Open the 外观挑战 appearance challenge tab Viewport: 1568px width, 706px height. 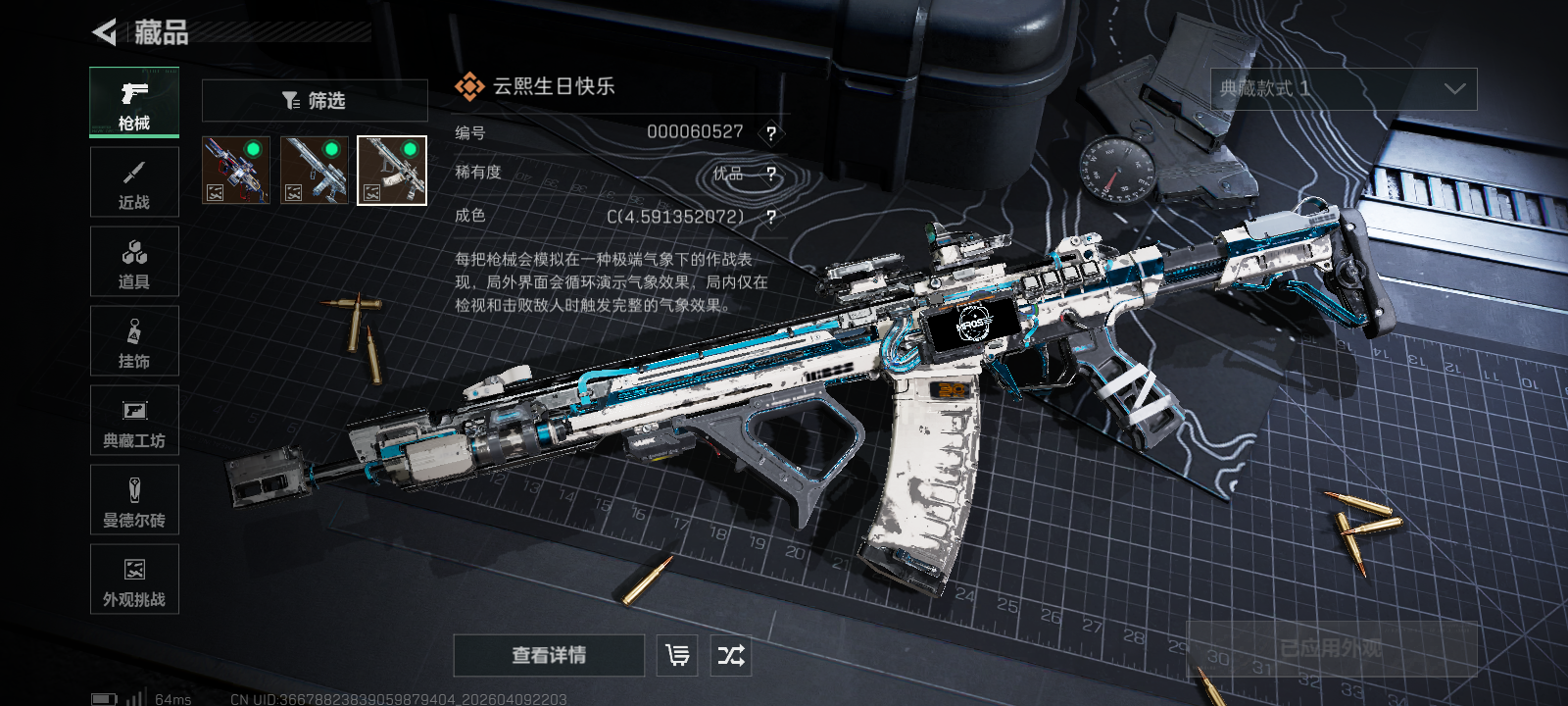pos(134,580)
